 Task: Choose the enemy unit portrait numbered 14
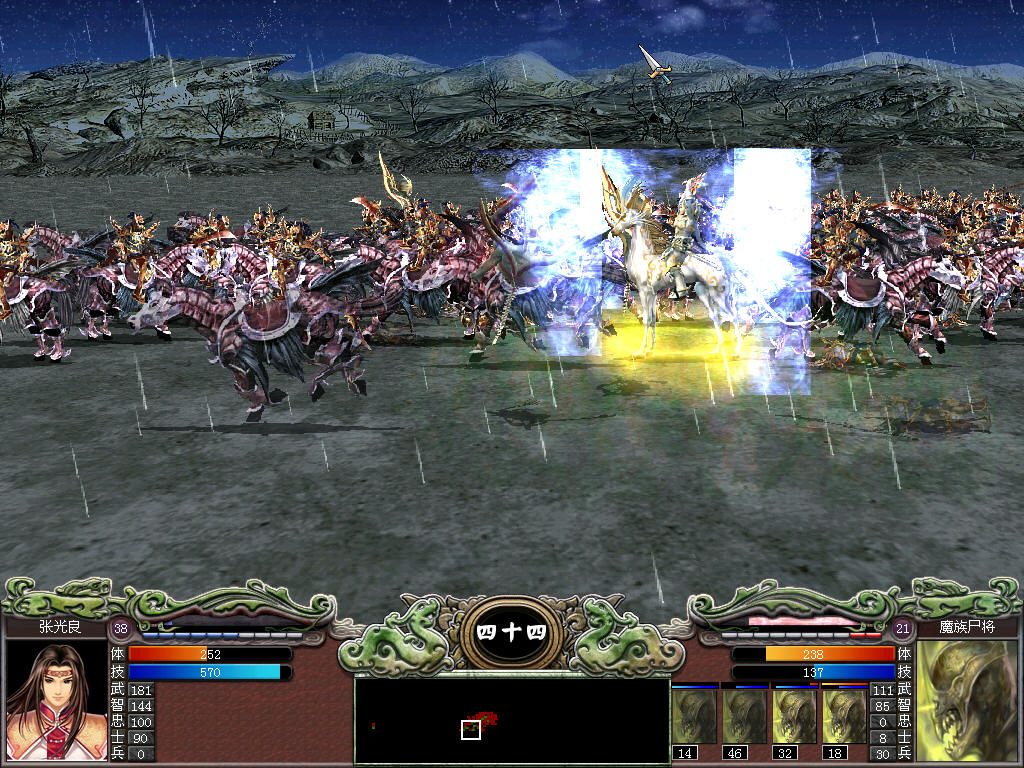pyautogui.click(x=695, y=716)
